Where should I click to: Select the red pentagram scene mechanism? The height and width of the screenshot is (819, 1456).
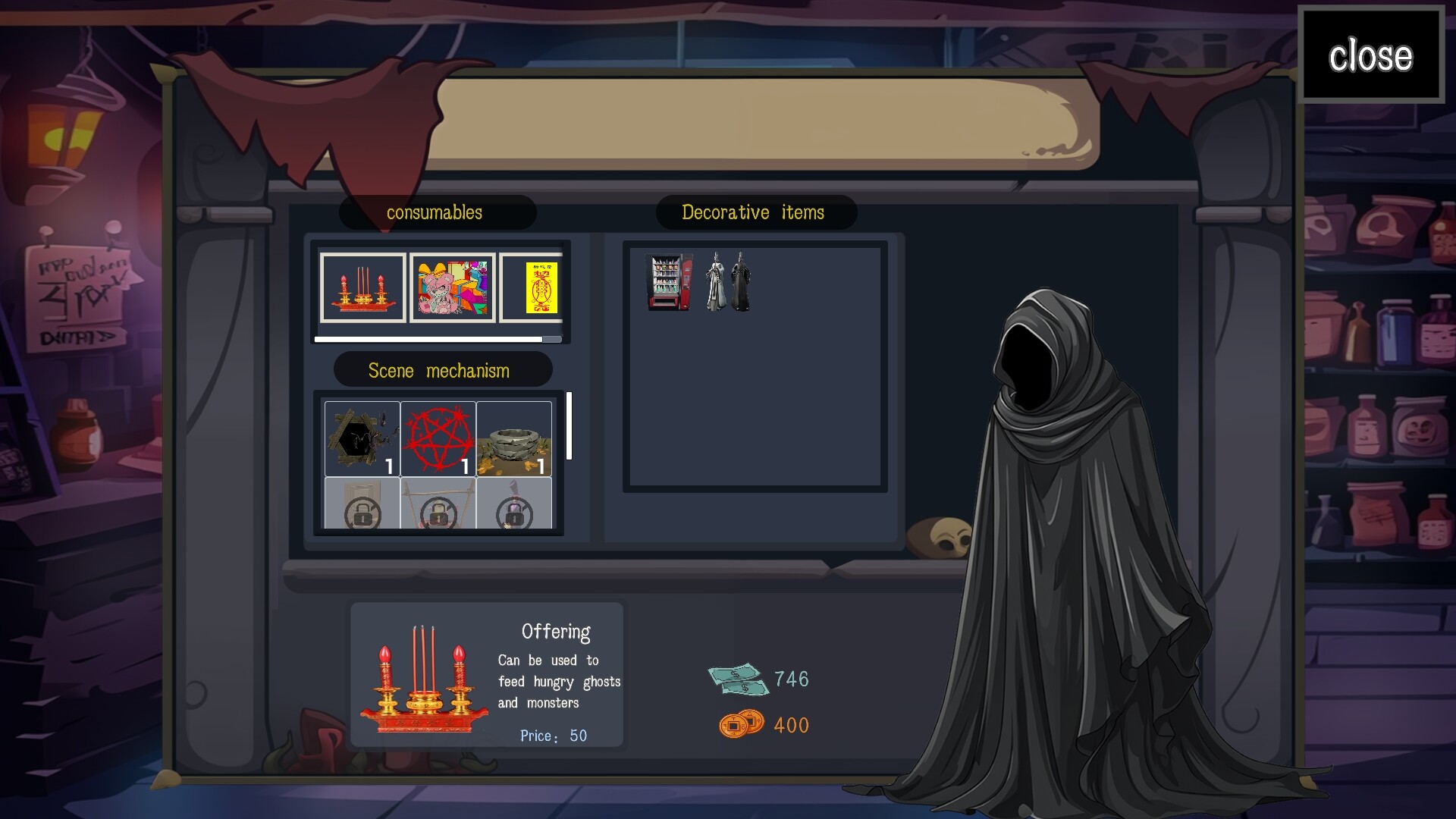[438, 438]
